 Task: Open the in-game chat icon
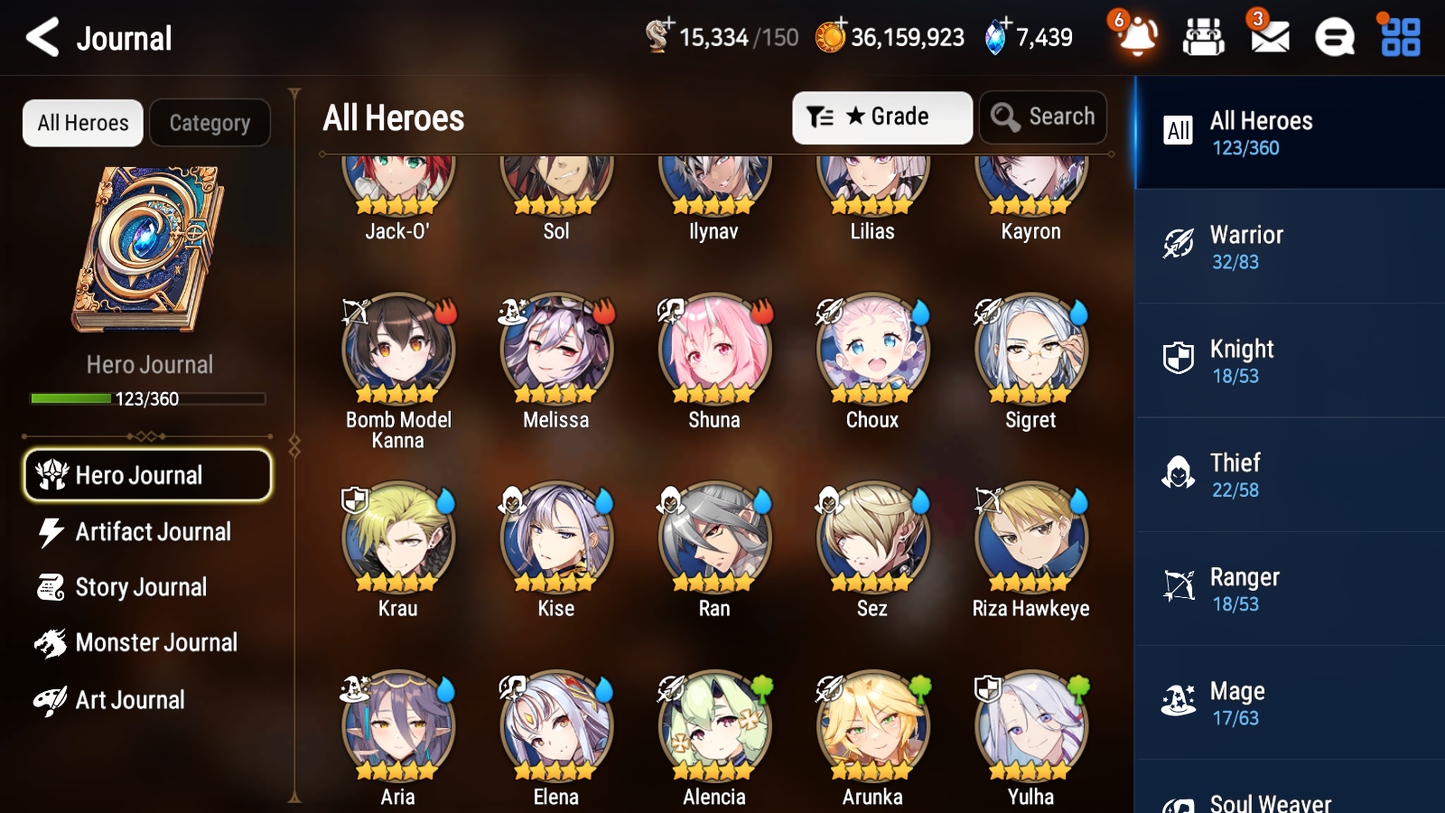pos(1333,36)
